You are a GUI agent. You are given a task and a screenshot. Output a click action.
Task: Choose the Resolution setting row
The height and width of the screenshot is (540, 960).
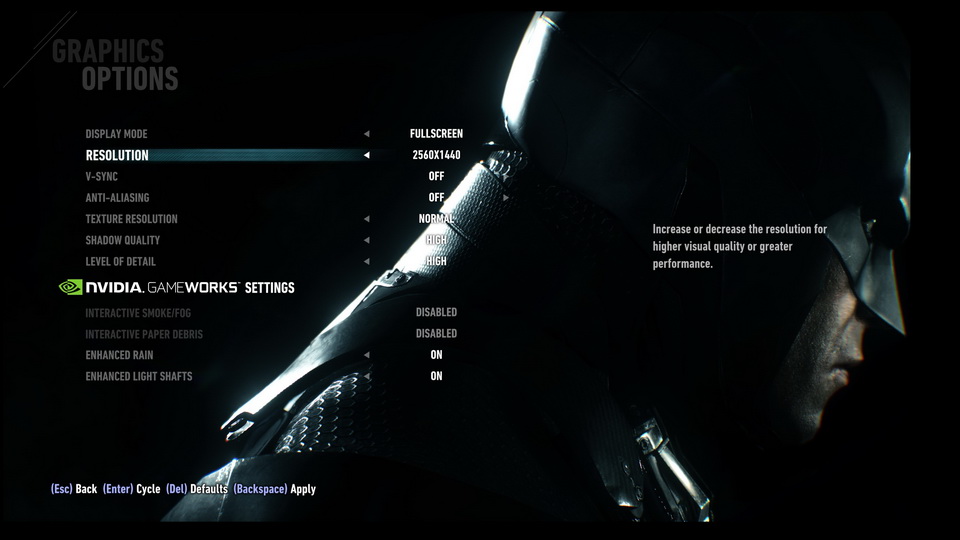click(117, 155)
